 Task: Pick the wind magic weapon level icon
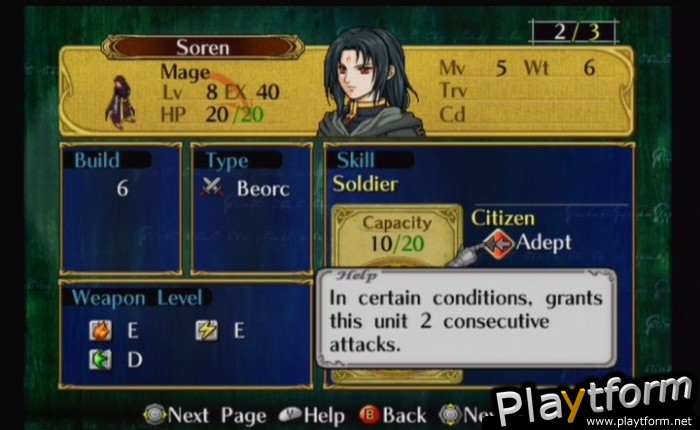(99, 359)
